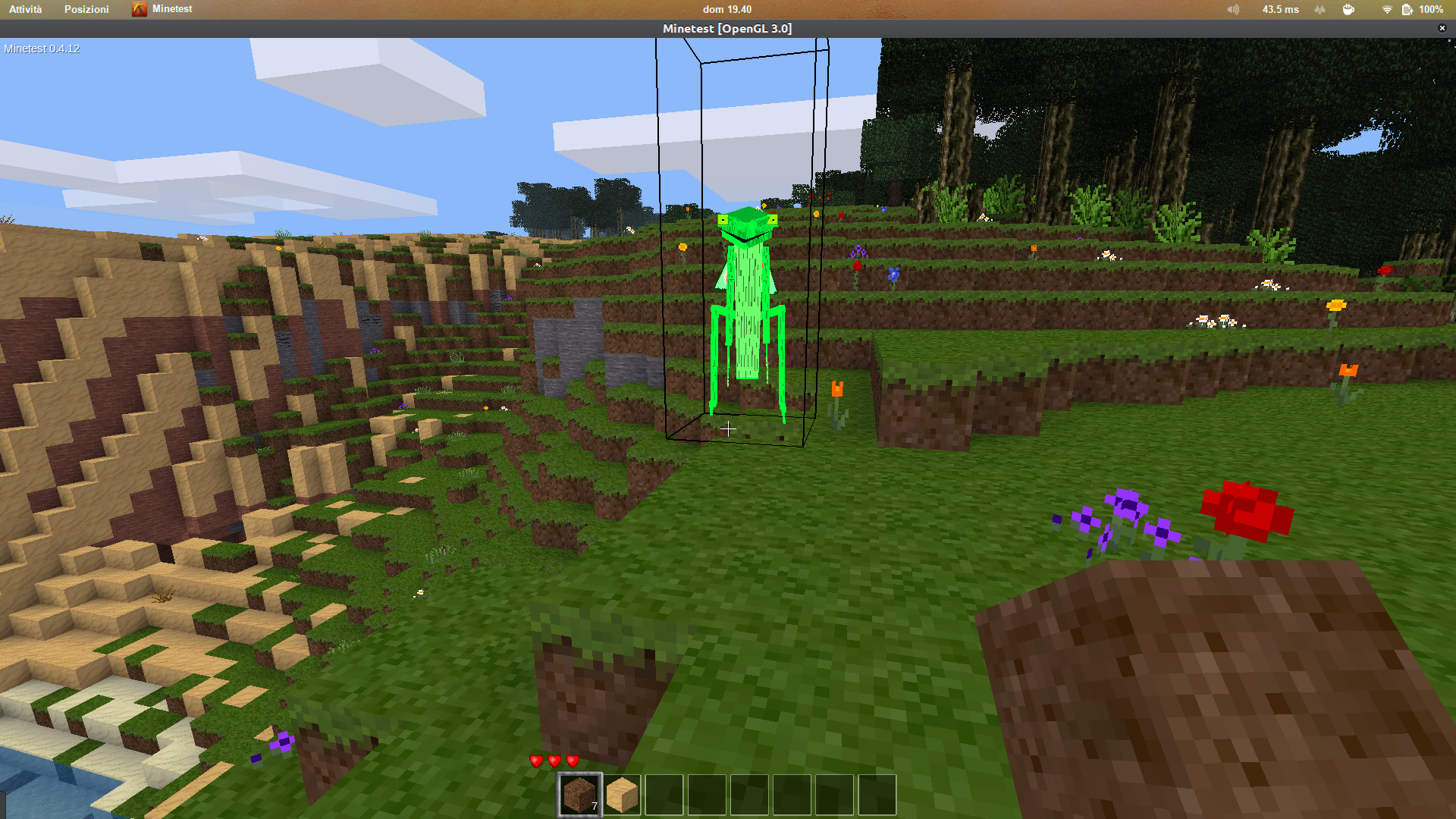Toggle caffeine mode with the coffee cup icon

click(1349, 9)
